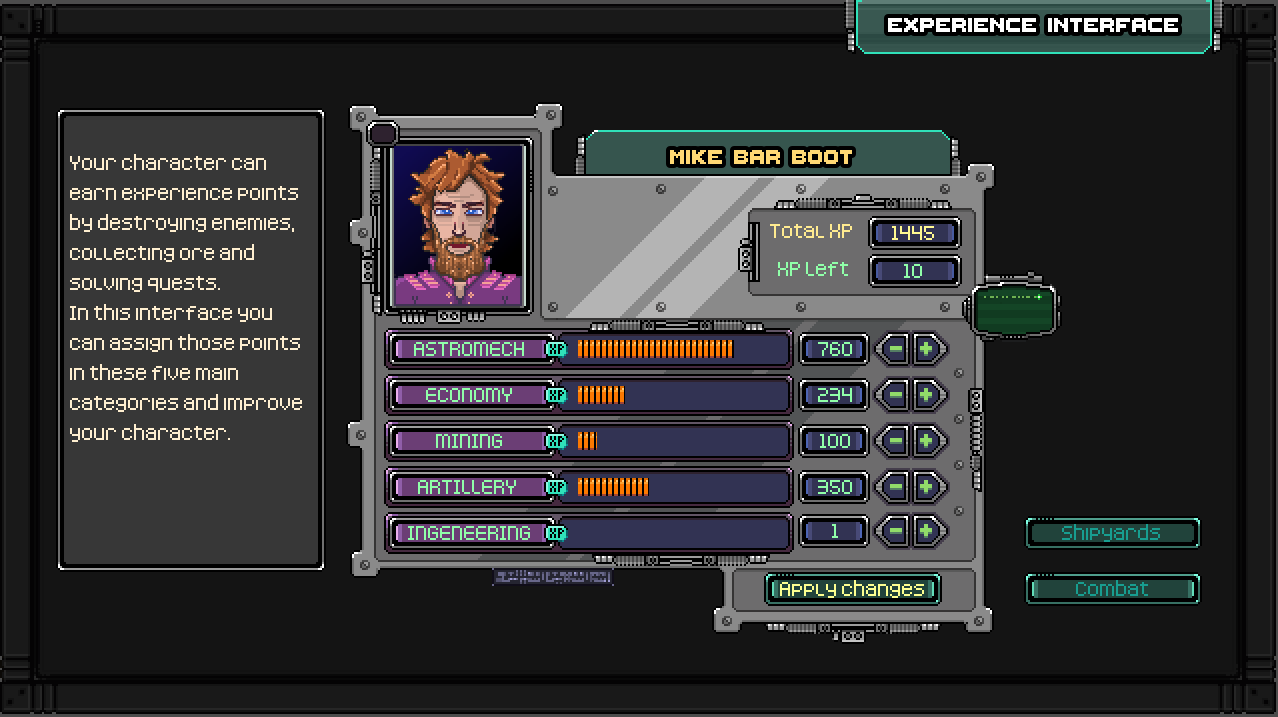Increase Astromech points with plus button
The image size is (1278, 717).
(927, 349)
